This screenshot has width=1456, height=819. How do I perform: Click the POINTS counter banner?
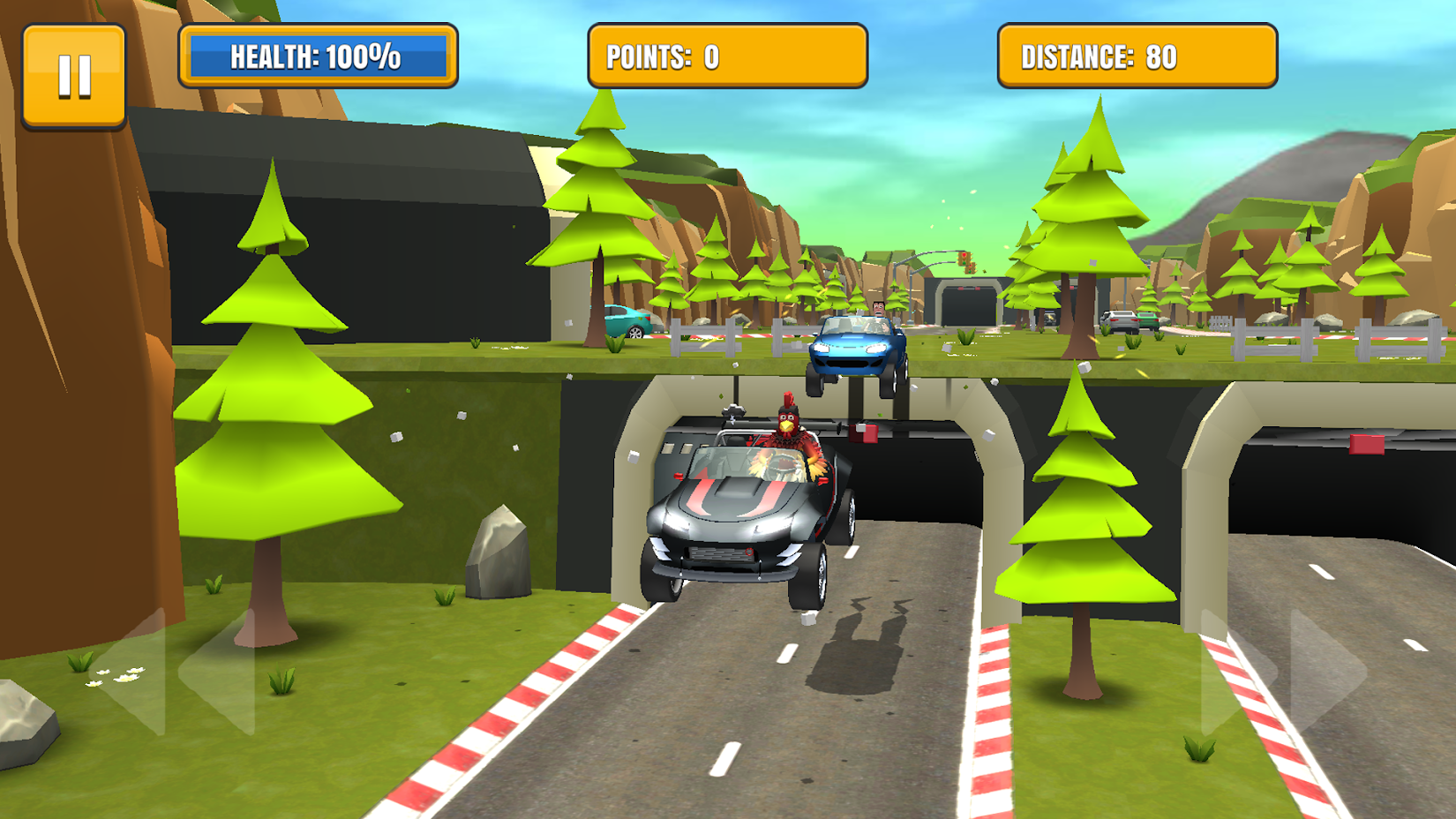point(728,56)
